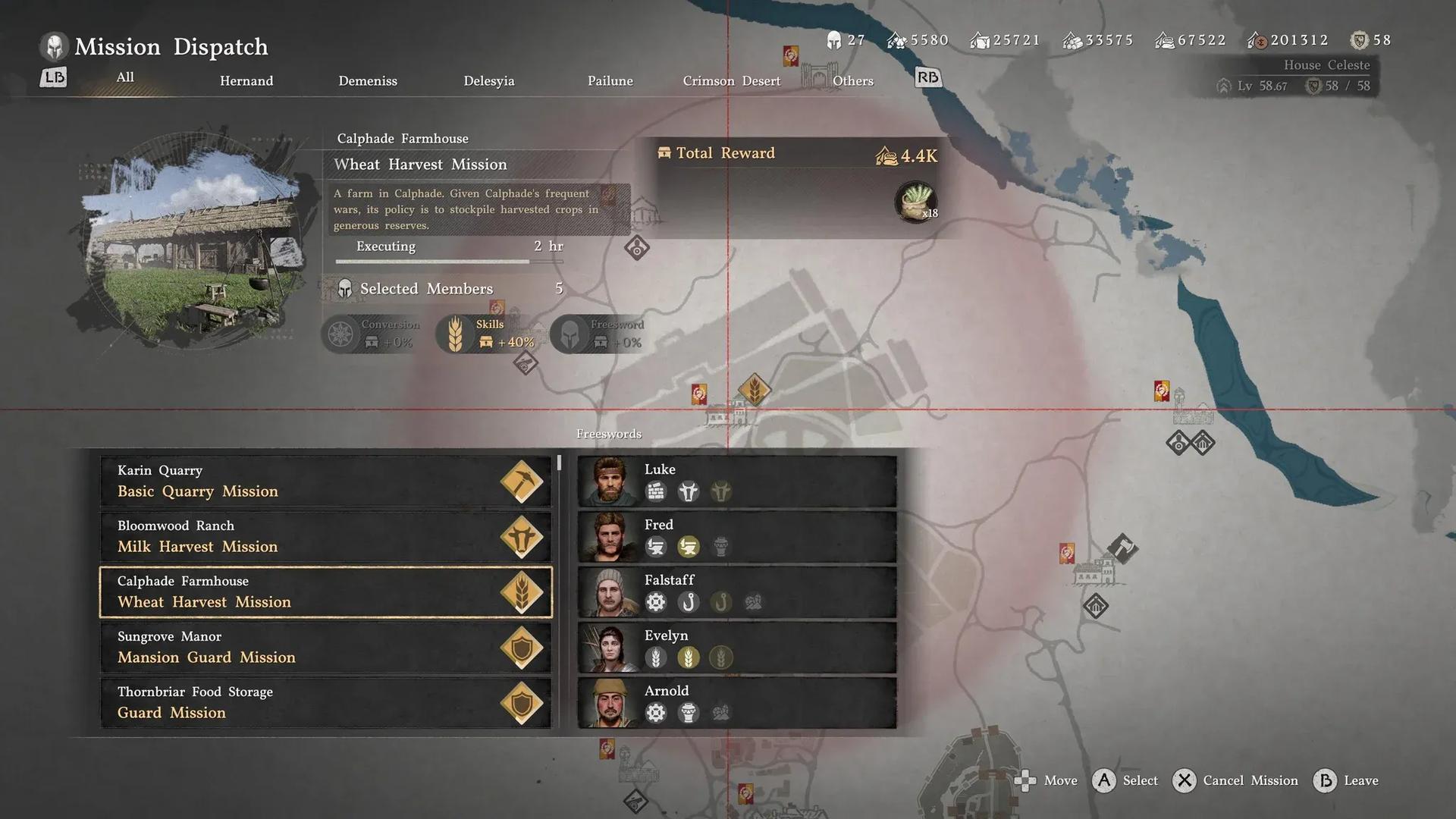
Task: Select the wheat skill icon on Calphade Farmhouse mission
Action: [522, 592]
